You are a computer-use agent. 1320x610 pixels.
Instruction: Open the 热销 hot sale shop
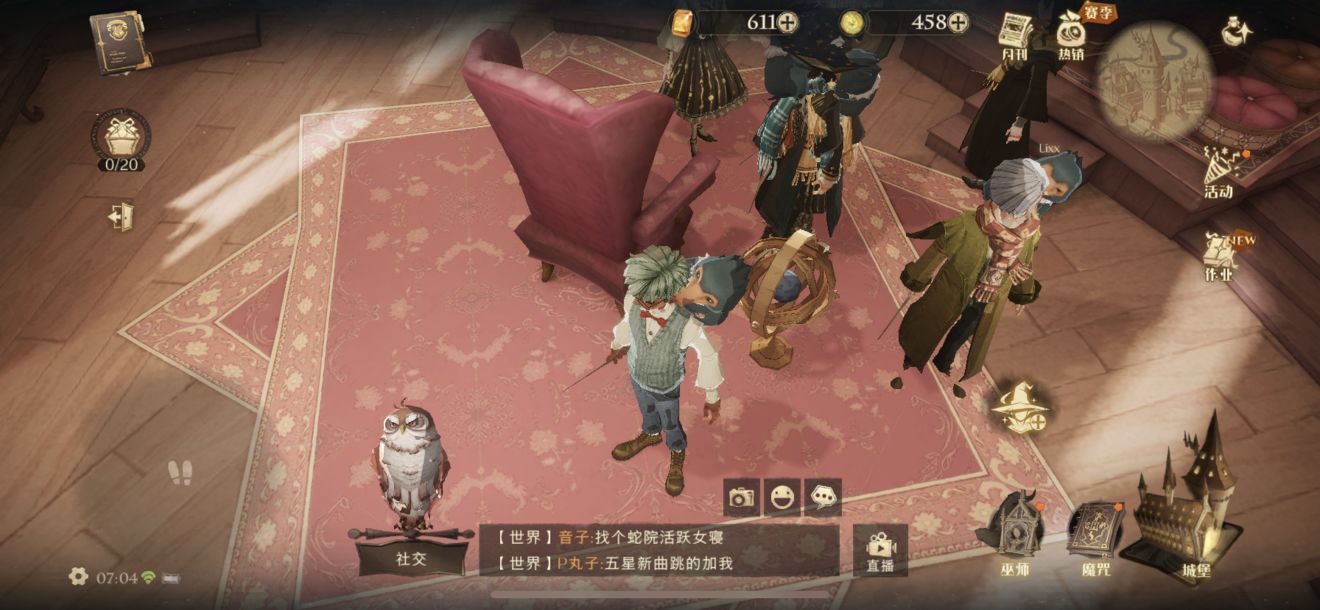(x=1071, y=36)
